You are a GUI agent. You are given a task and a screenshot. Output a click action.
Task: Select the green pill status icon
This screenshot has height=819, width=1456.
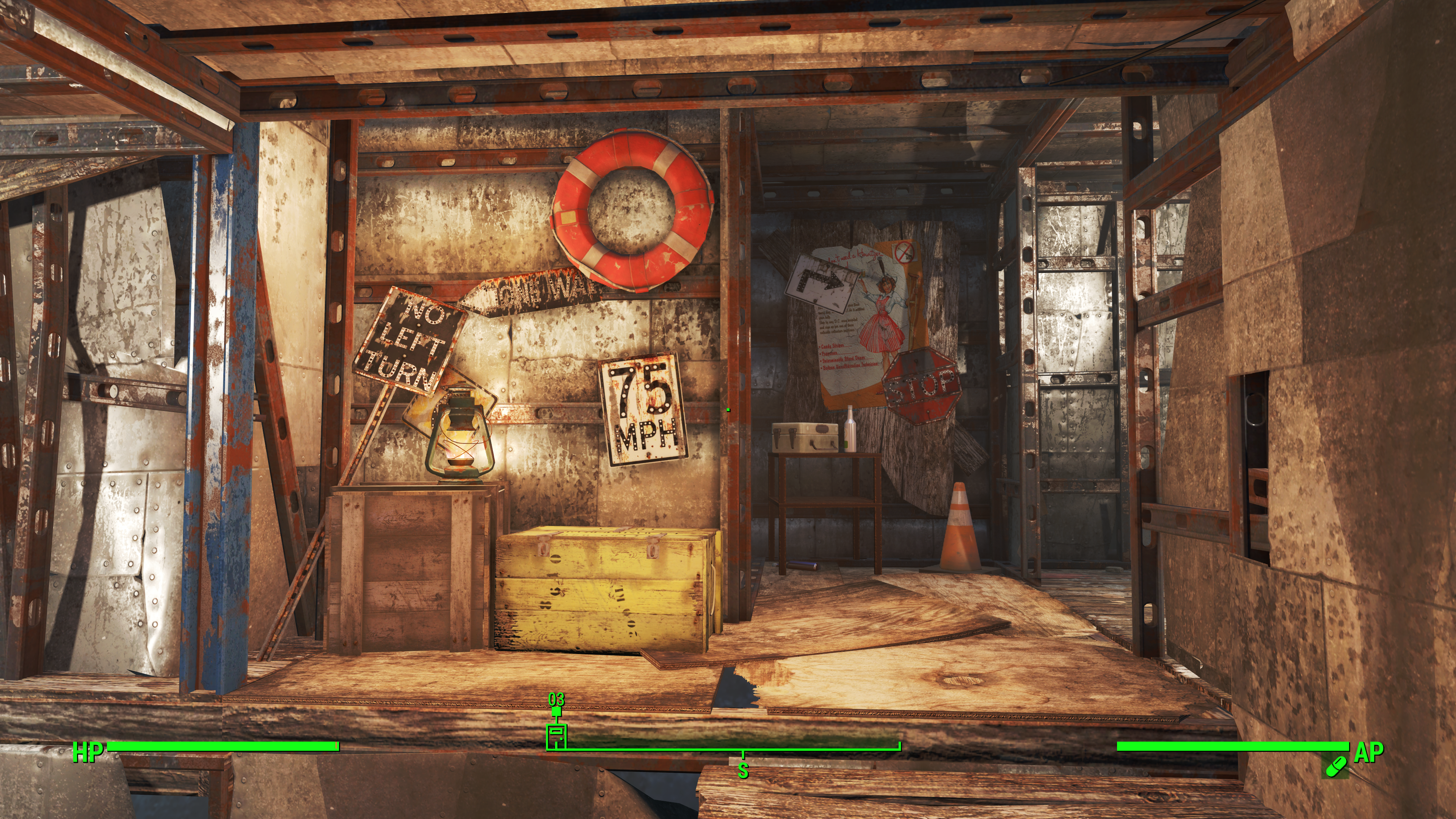pos(1336,766)
